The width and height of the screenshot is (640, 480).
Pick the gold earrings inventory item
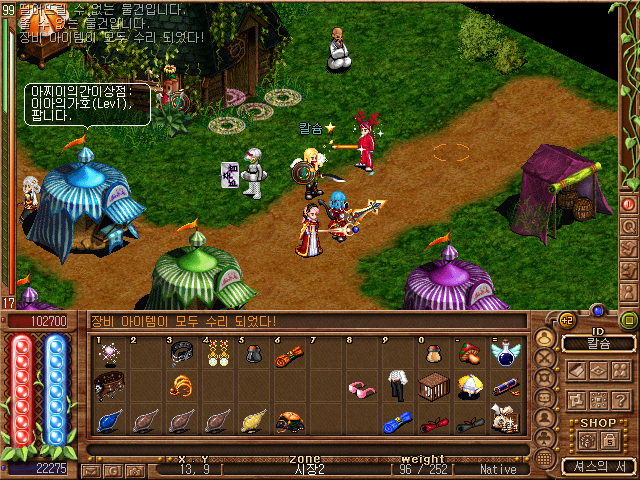(x=217, y=353)
